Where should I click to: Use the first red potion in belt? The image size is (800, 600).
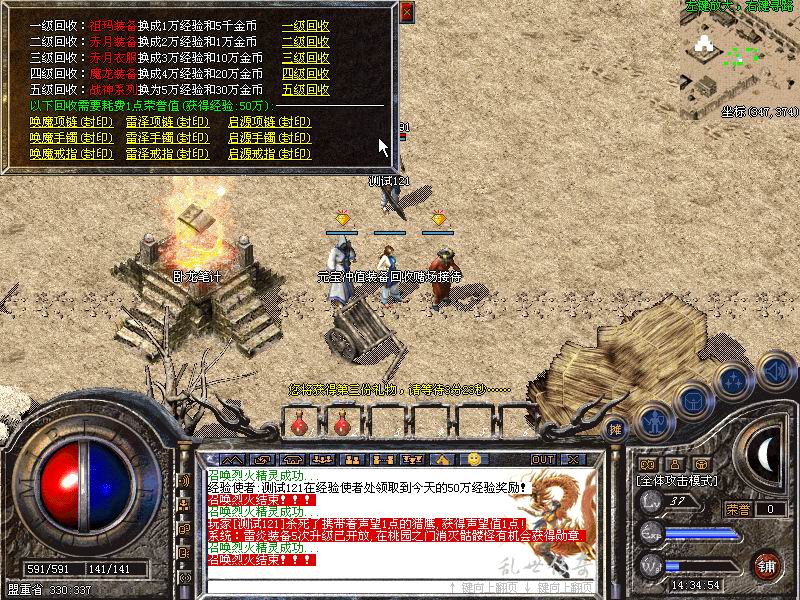(297, 425)
